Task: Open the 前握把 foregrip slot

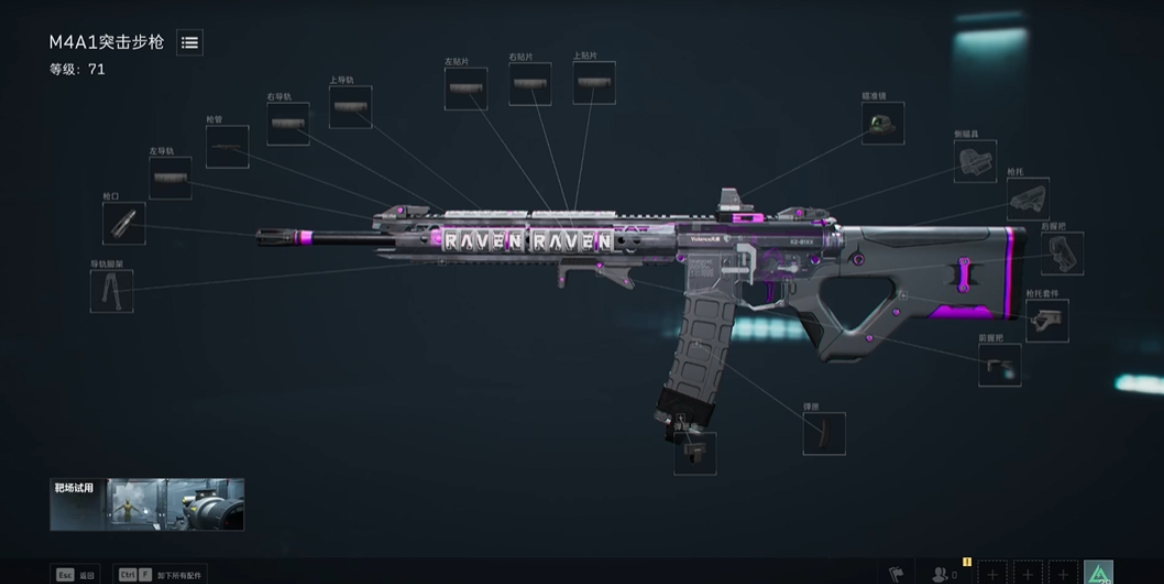Action: point(999,365)
